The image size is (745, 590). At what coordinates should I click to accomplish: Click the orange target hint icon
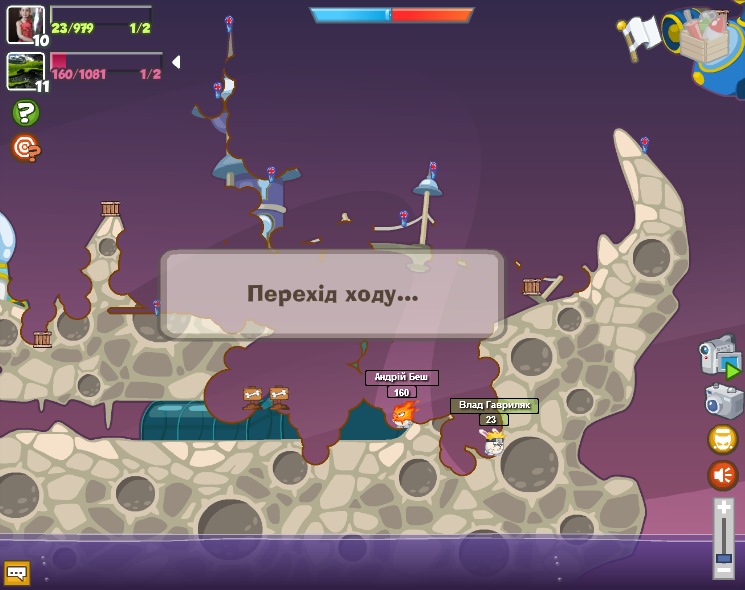25,148
